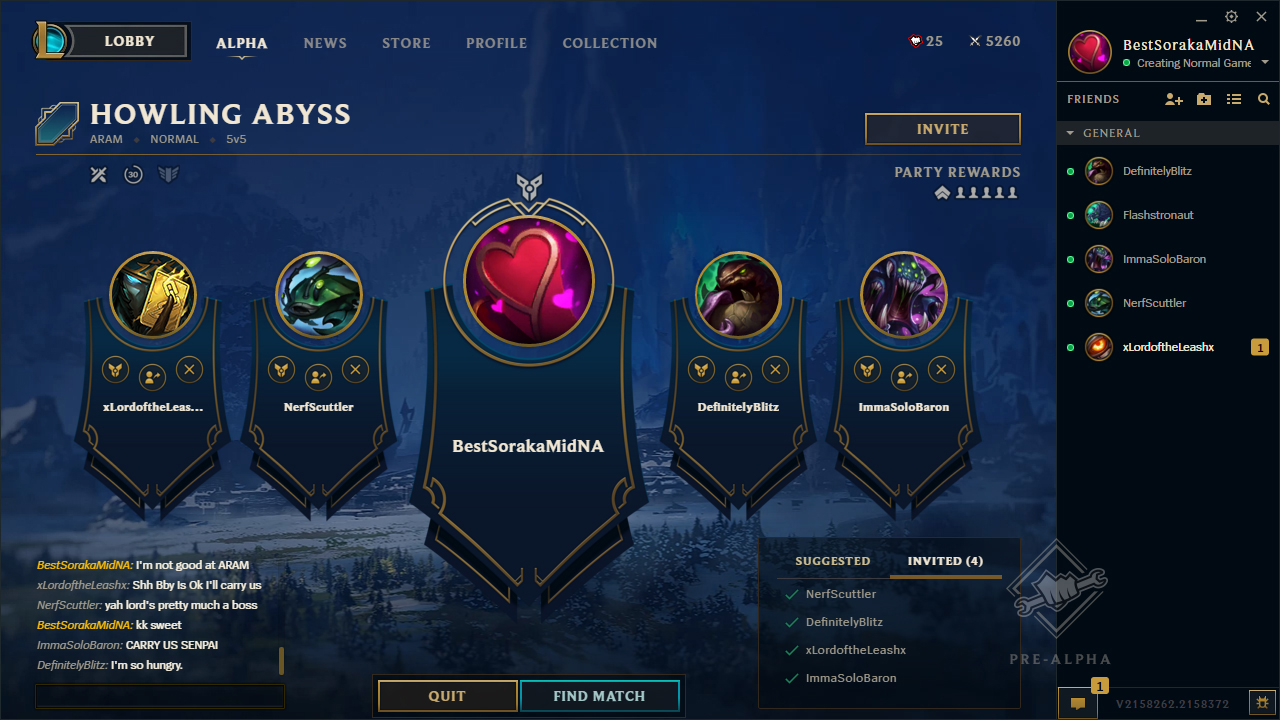
Task: Toggle ImmaSoloBaron's checkmark in the Invited list
Action: click(793, 677)
